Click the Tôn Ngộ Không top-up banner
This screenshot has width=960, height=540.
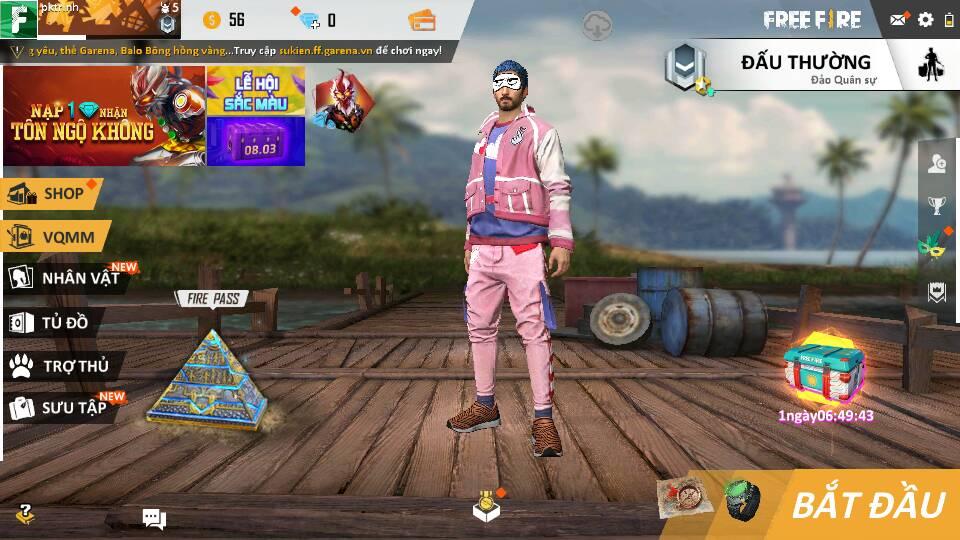click(104, 116)
